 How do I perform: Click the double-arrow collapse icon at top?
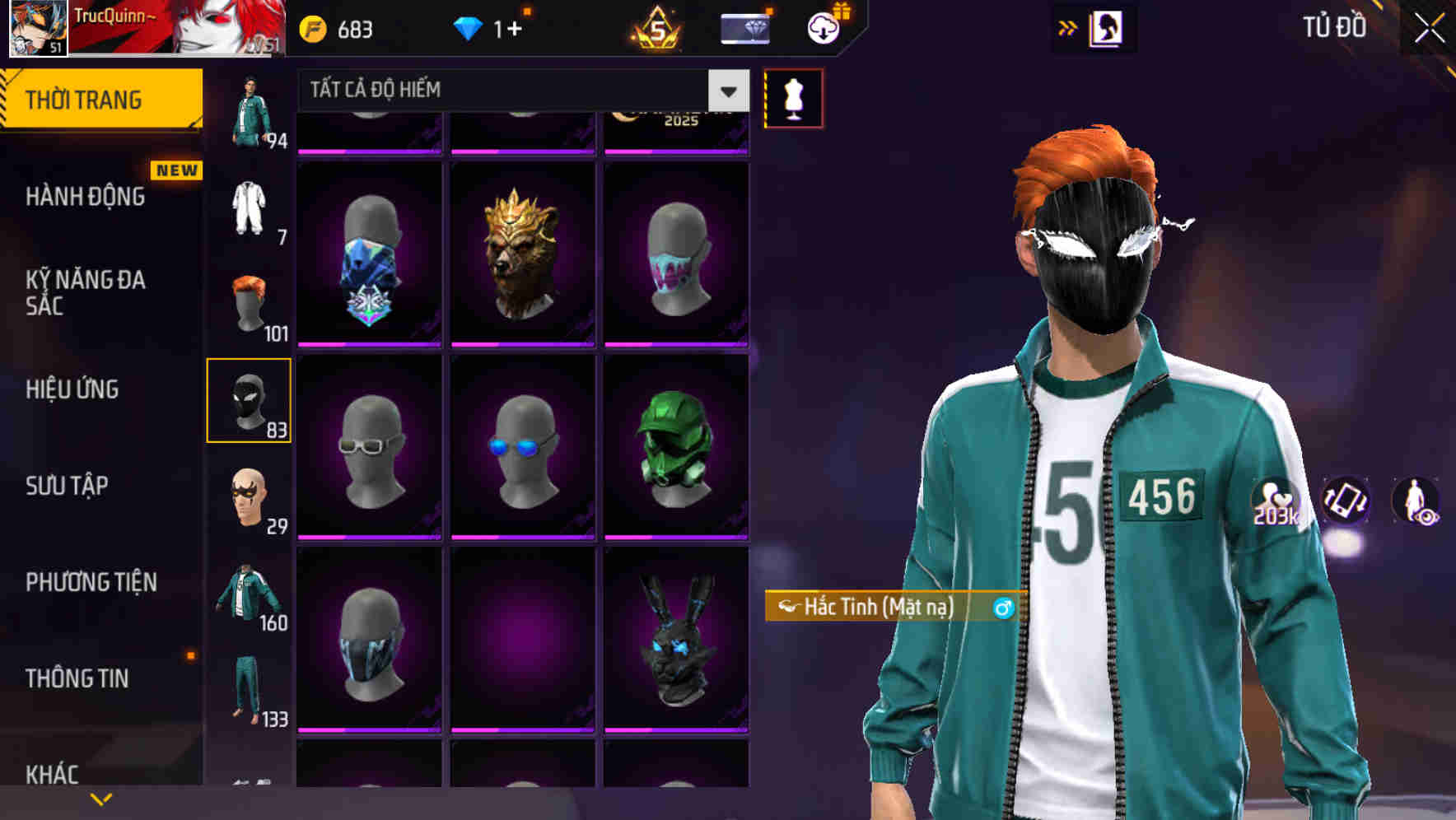pyautogui.click(x=1066, y=27)
